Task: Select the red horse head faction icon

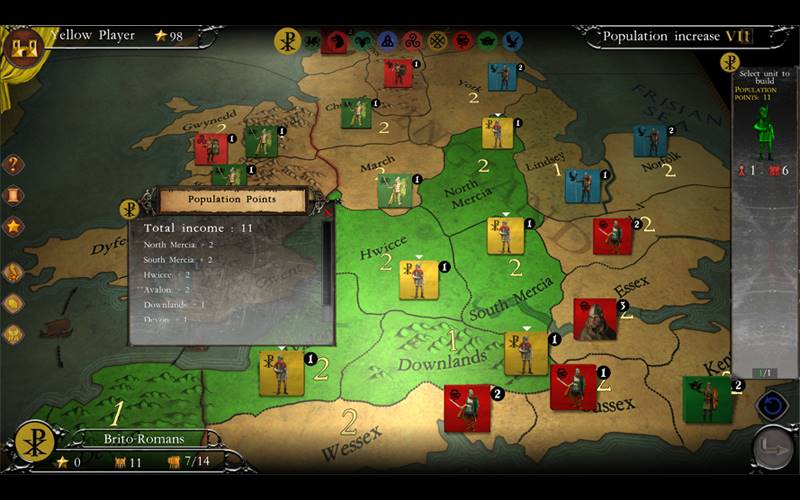Action: point(335,41)
